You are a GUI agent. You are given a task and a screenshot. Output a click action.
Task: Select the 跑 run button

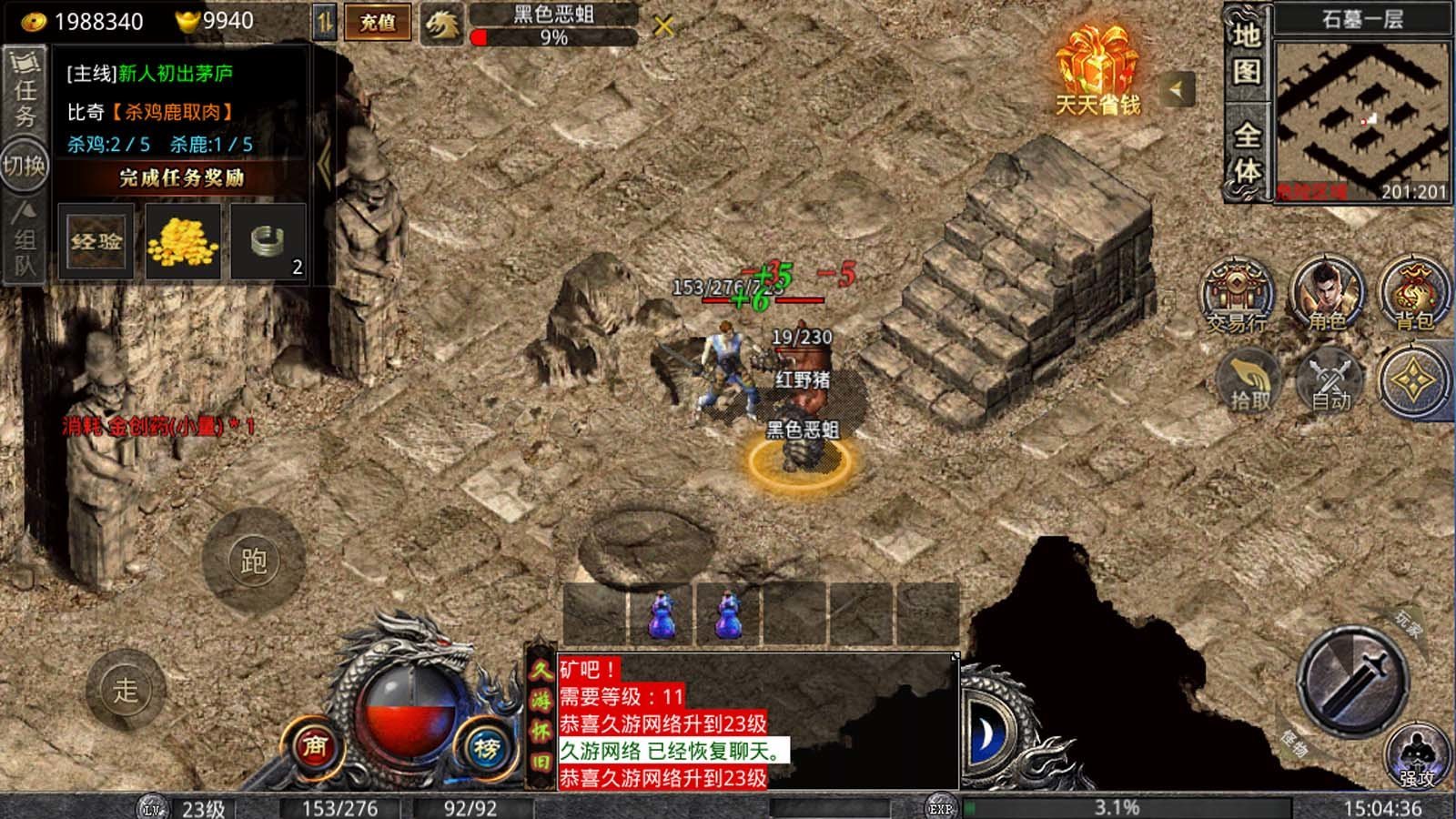tap(253, 560)
